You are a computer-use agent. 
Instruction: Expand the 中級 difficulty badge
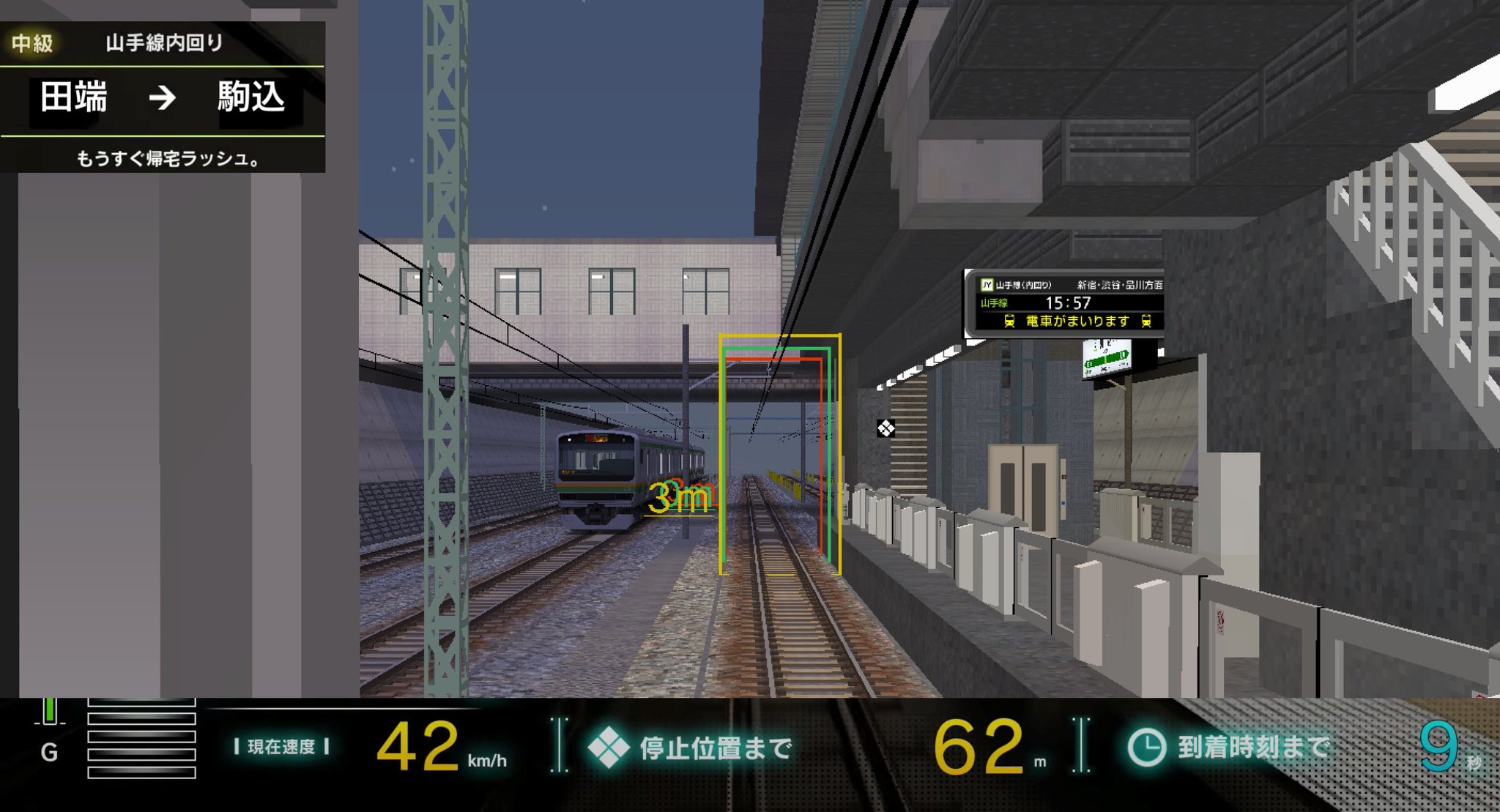coord(33,44)
